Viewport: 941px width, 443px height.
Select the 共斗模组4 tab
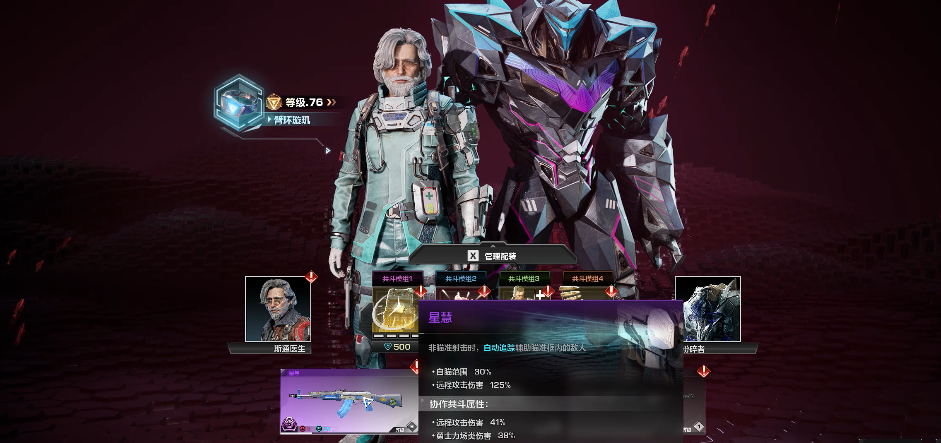[587, 278]
